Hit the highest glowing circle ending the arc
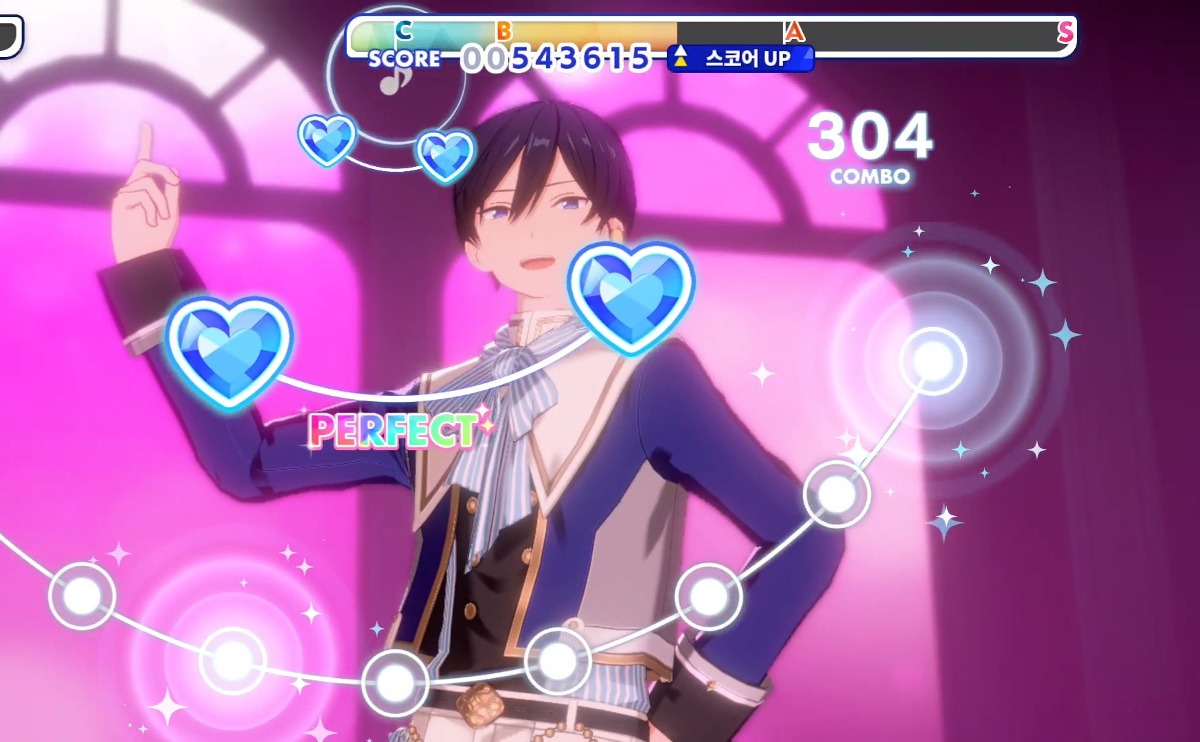1200x742 pixels. pos(932,361)
